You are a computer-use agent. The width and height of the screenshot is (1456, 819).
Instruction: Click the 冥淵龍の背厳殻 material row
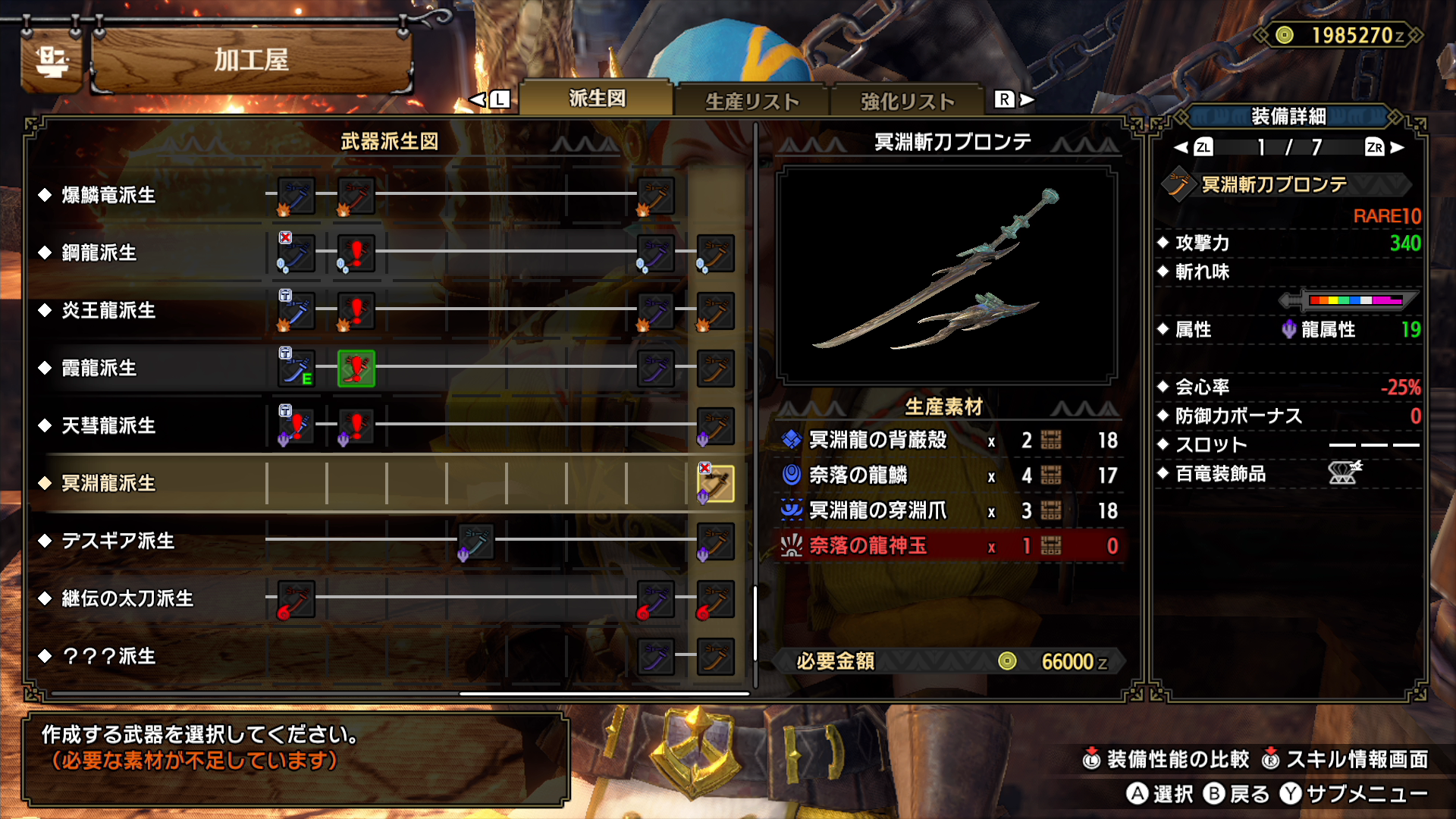coord(949,441)
